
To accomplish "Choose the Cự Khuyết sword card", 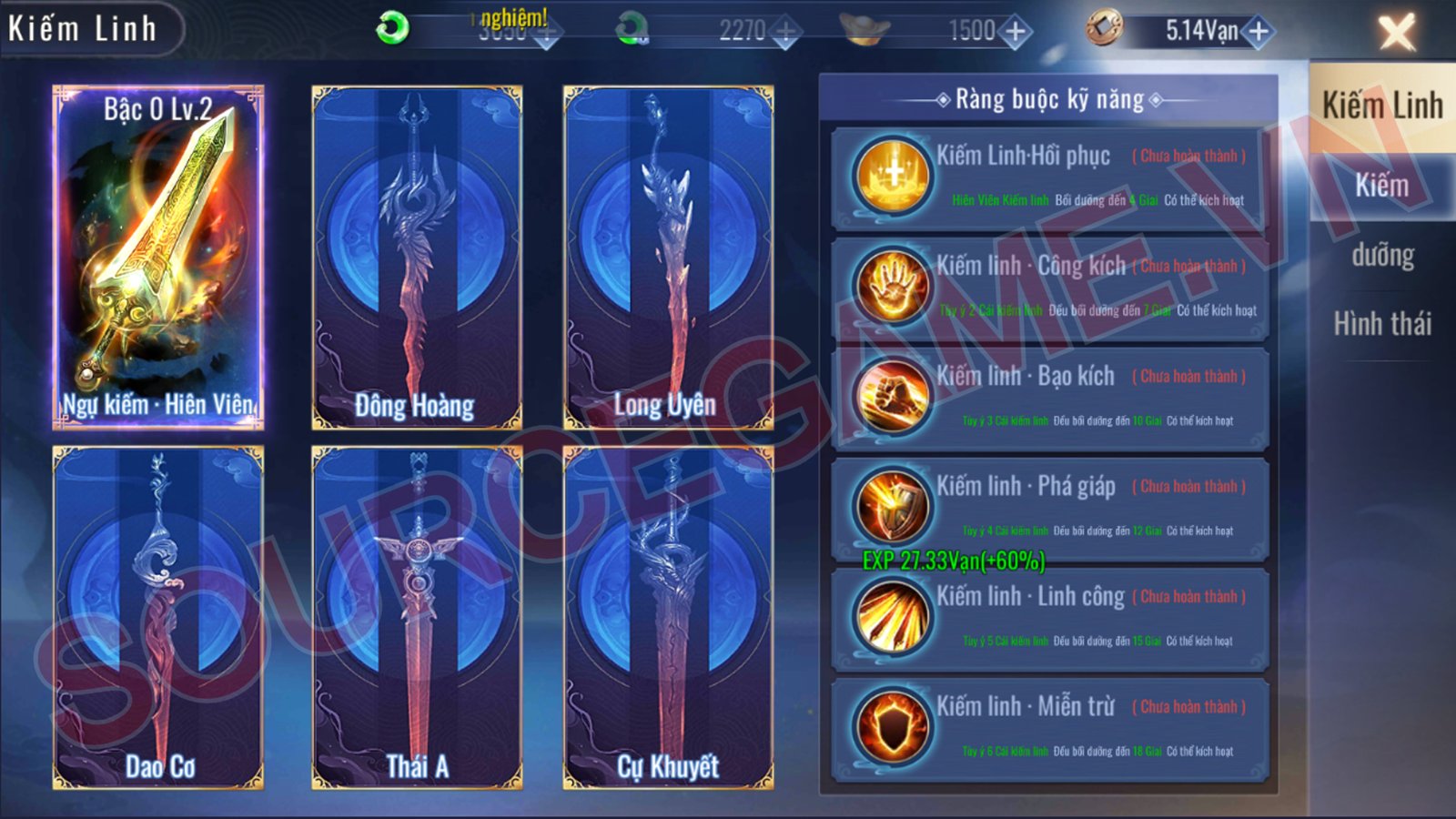I will coord(668,618).
